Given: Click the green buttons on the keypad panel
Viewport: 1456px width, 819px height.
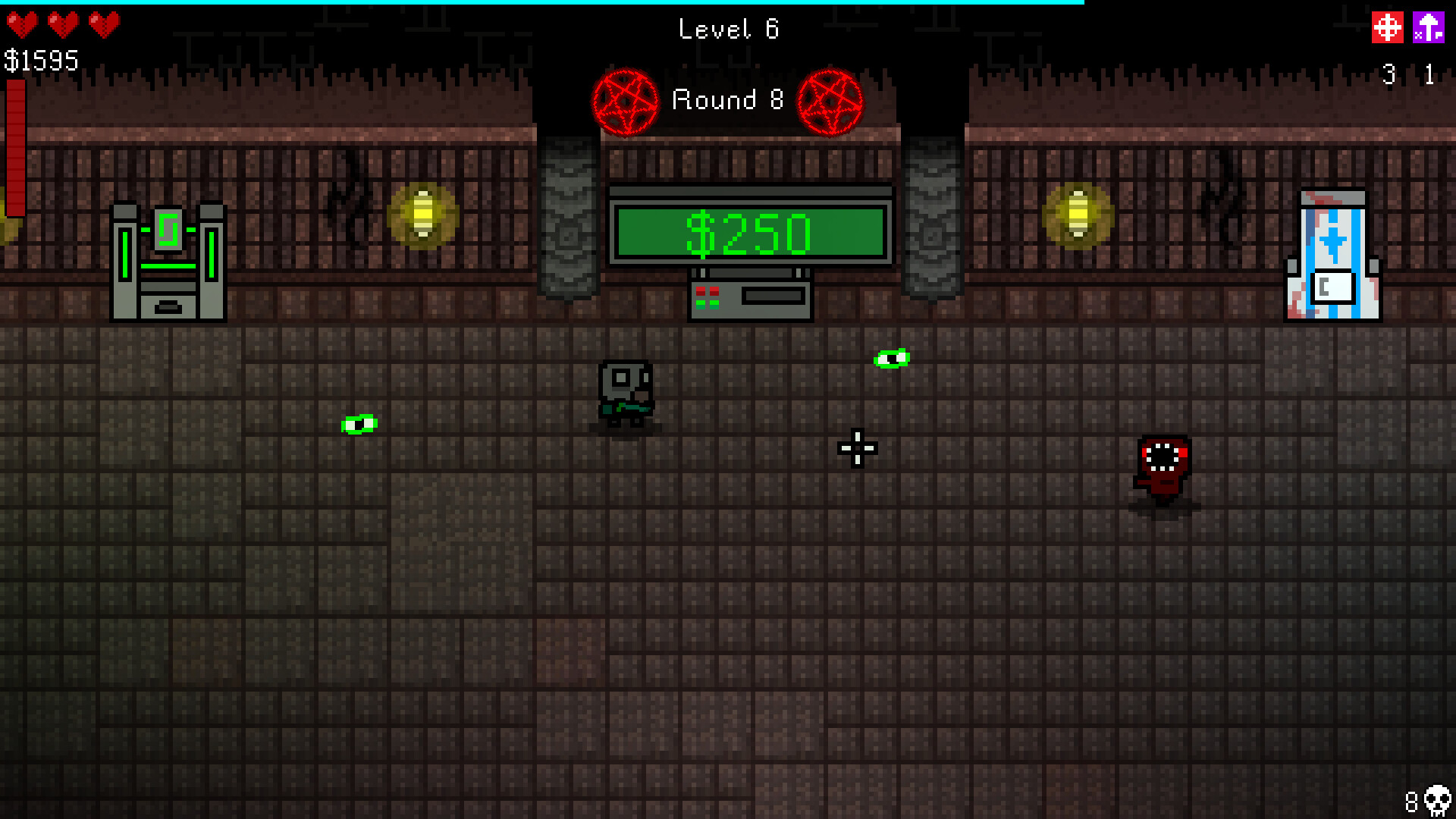Looking at the screenshot, I should coord(708,304).
